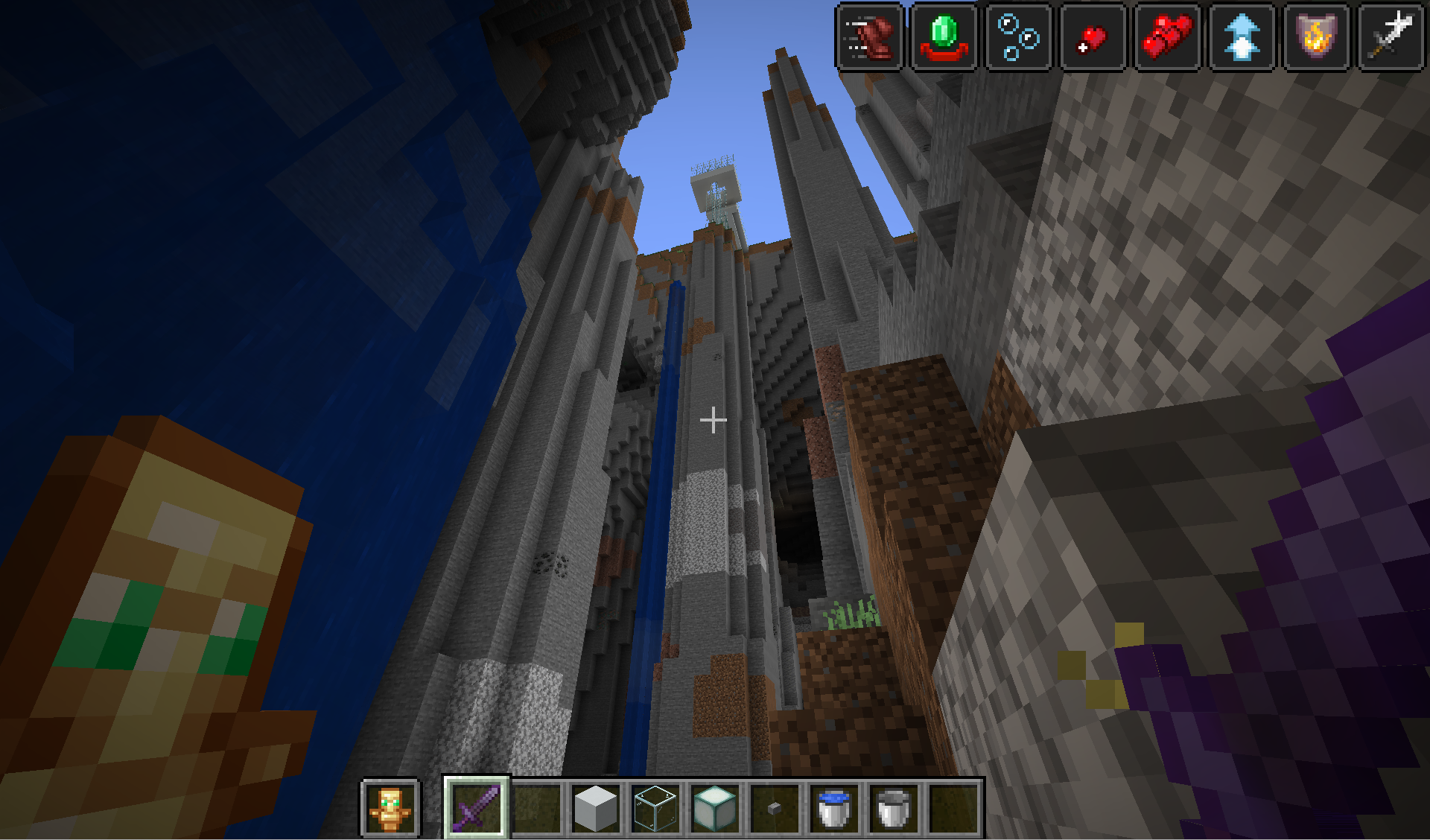The height and width of the screenshot is (840, 1430).
Task: Click the Fire Resistance flame shield icon
Action: (1316, 36)
